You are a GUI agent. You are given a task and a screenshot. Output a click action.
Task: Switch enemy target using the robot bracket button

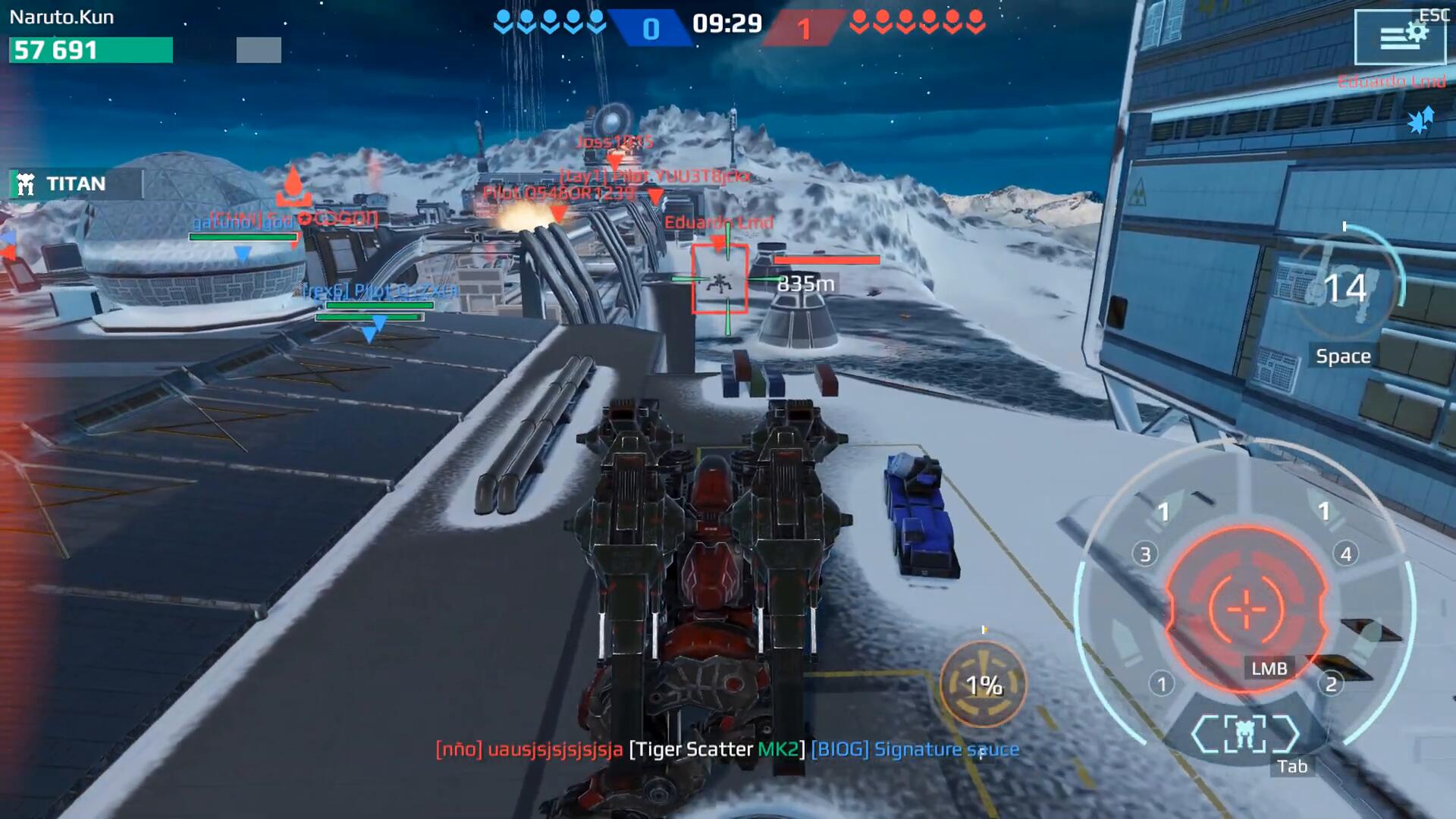(x=1244, y=734)
